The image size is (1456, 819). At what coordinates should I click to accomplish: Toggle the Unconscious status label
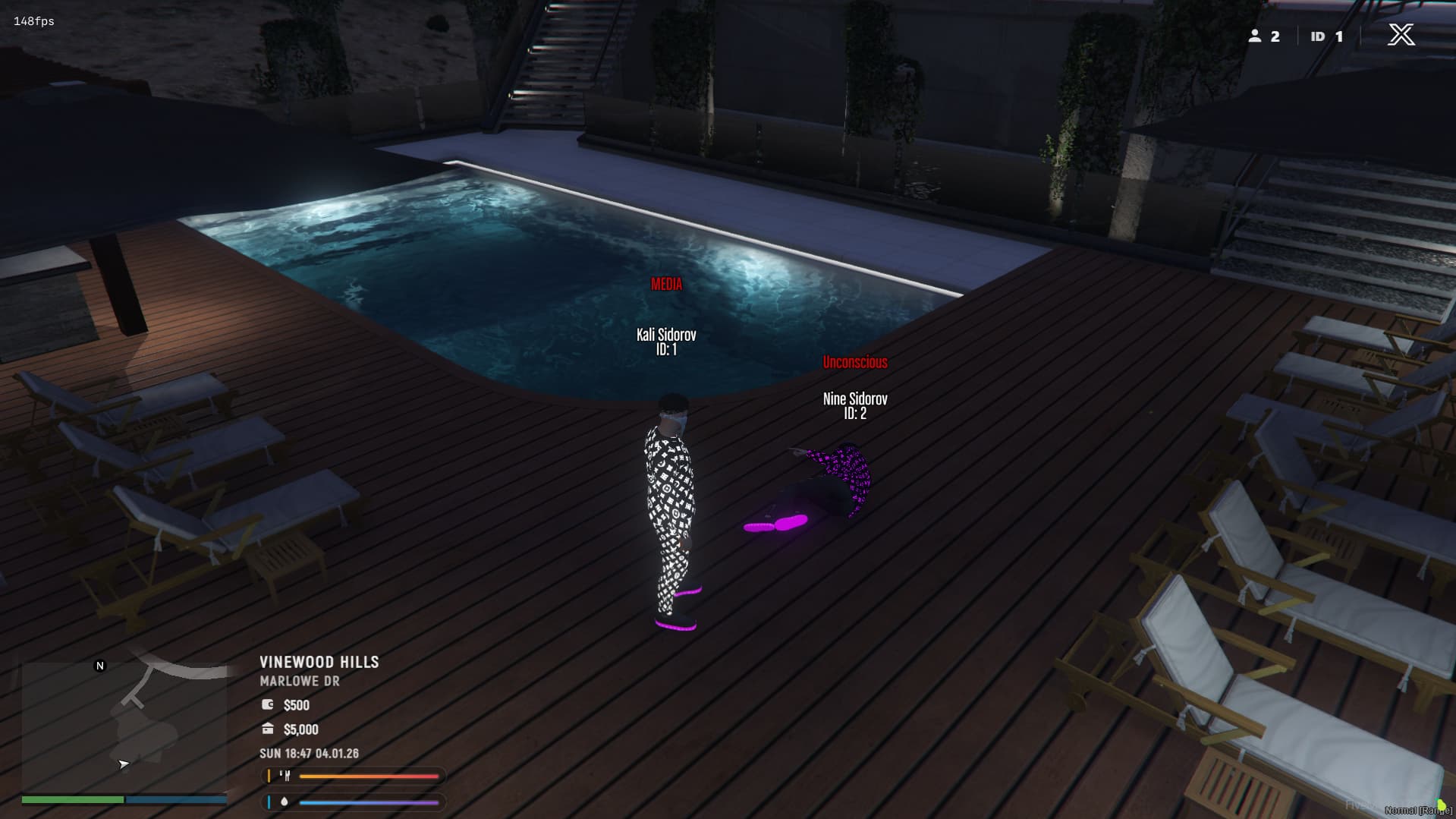tap(855, 362)
